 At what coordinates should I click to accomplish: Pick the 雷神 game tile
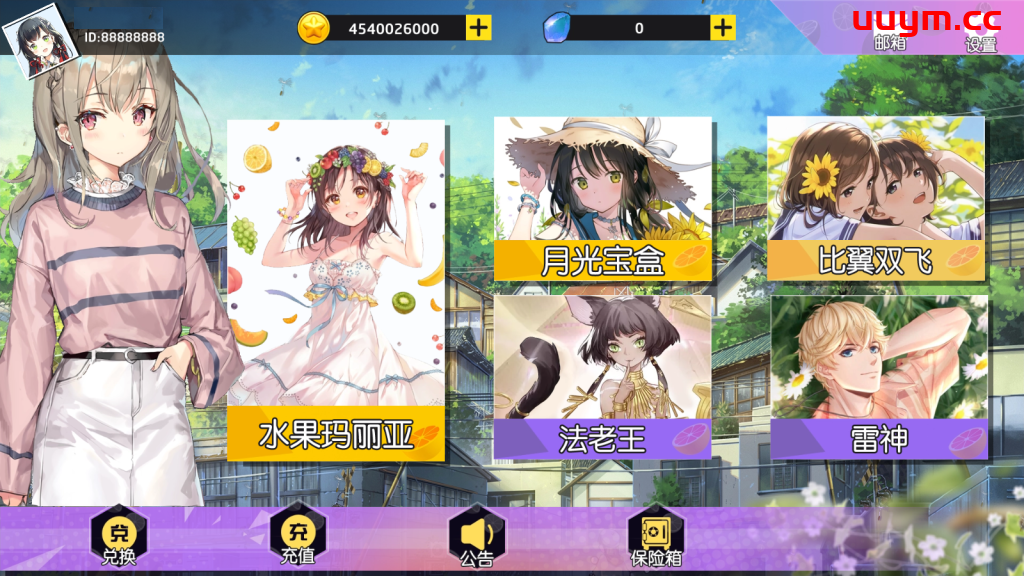[x=878, y=376]
